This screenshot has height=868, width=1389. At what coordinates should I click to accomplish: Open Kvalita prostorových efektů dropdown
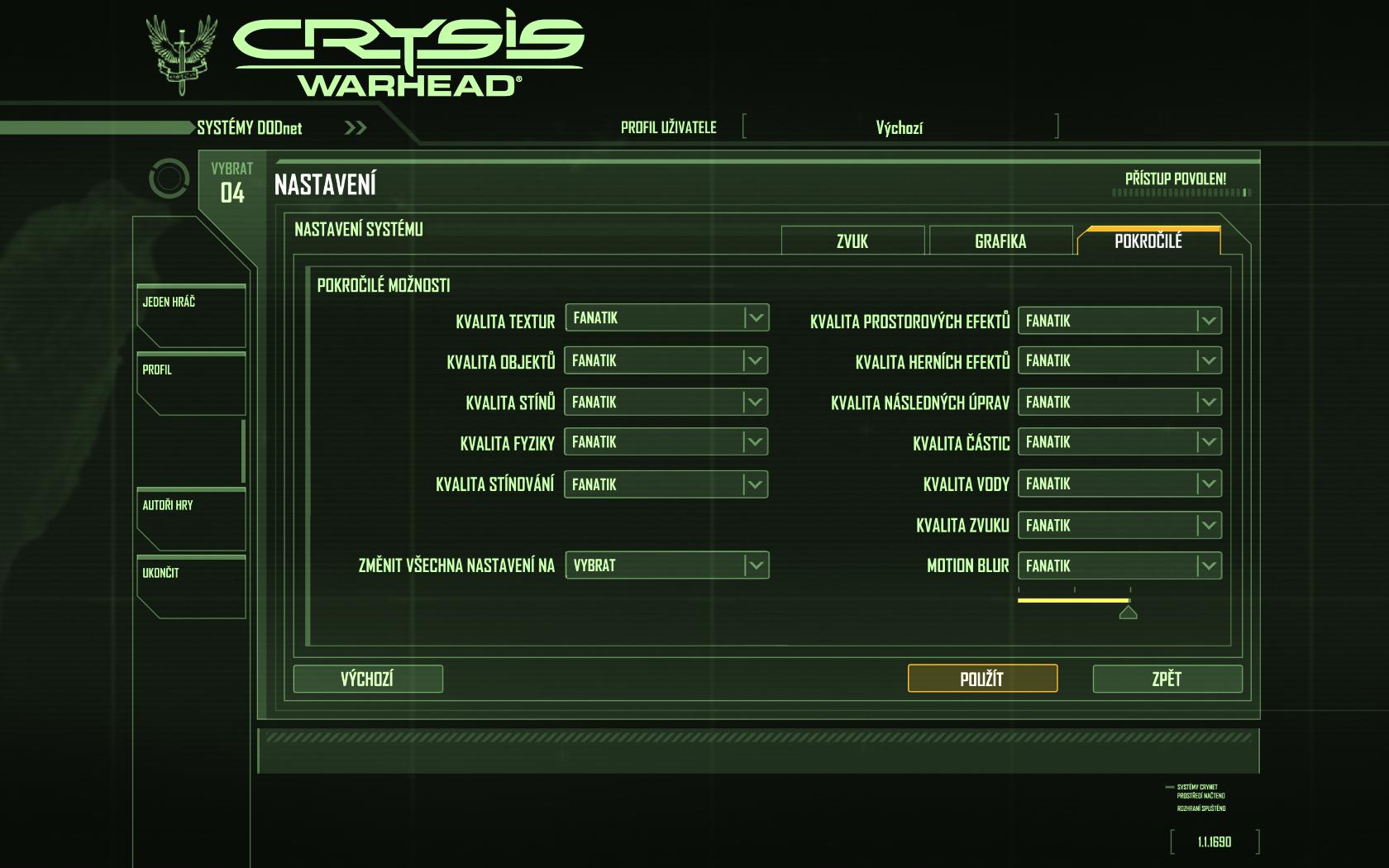click(1119, 321)
